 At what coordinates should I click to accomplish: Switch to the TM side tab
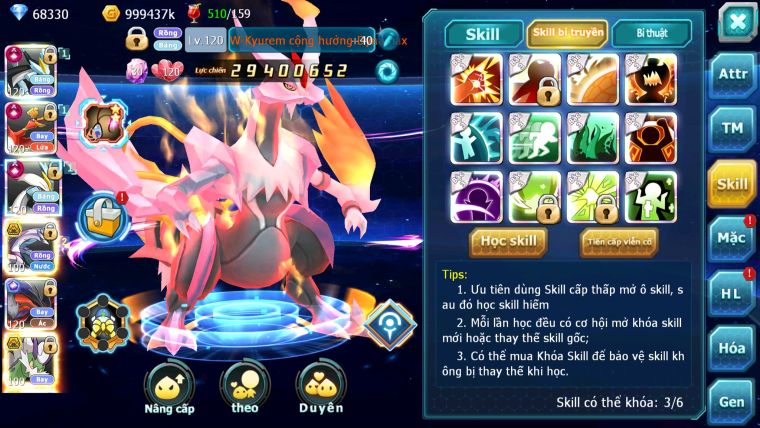pyautogui.click(x=732, y=128)
